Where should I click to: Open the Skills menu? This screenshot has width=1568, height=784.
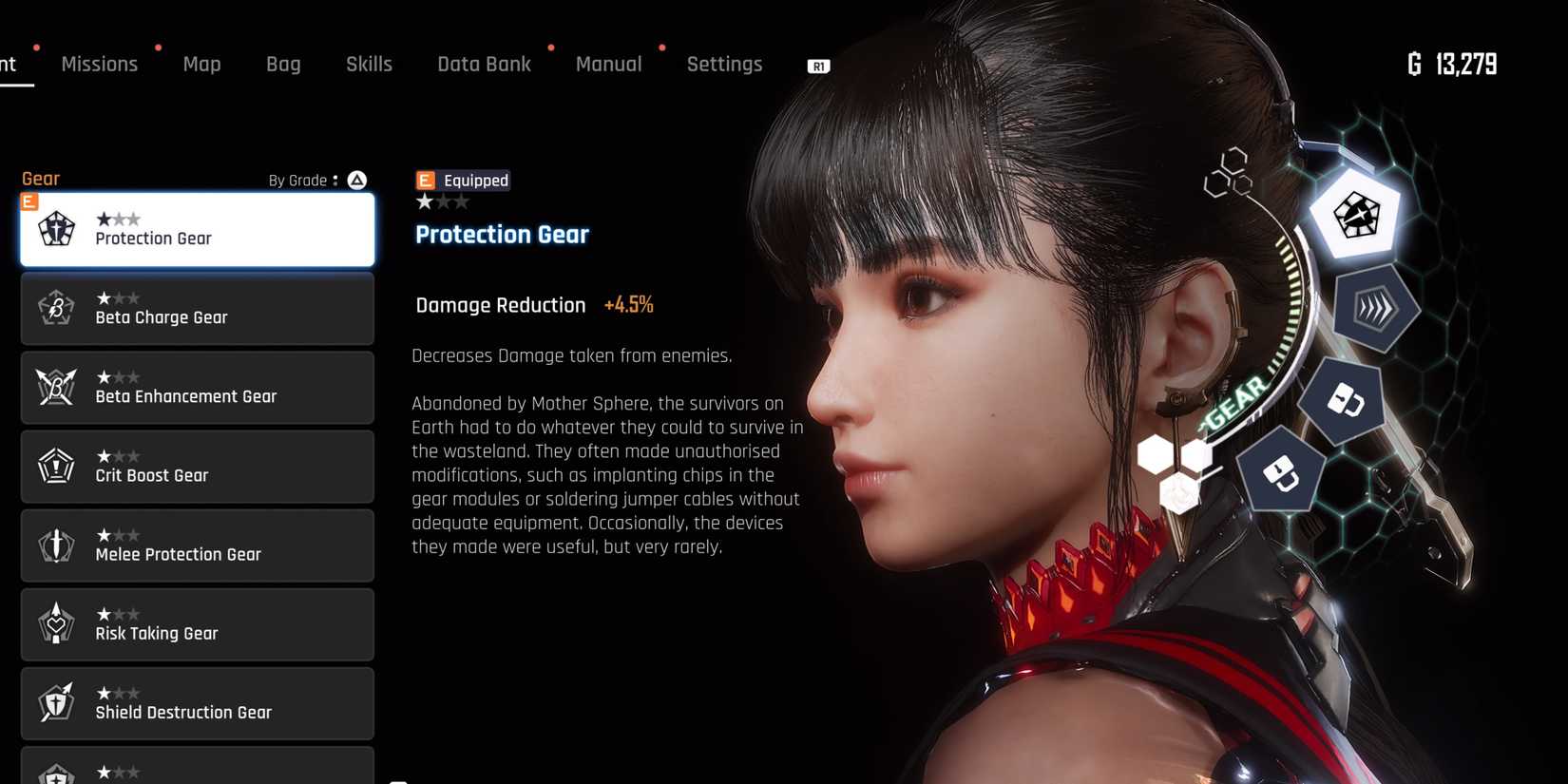[x=369, y=64]
